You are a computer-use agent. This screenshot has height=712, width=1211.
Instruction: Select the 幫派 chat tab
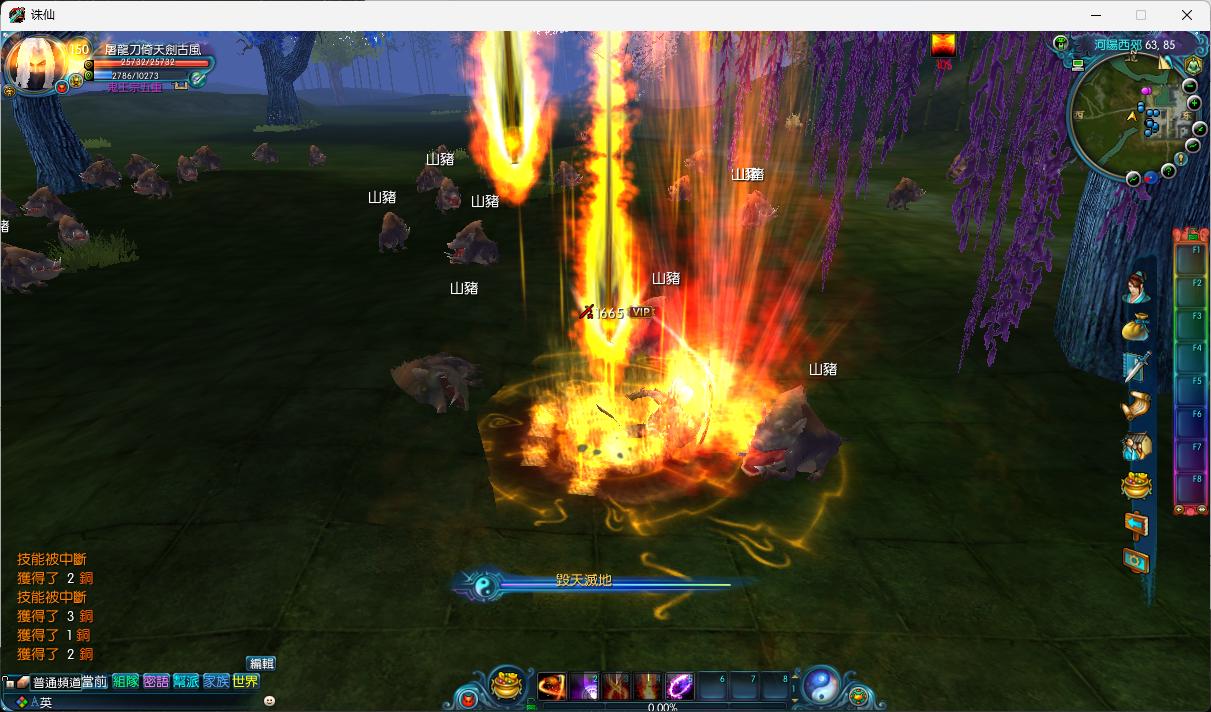coord(186,682)
